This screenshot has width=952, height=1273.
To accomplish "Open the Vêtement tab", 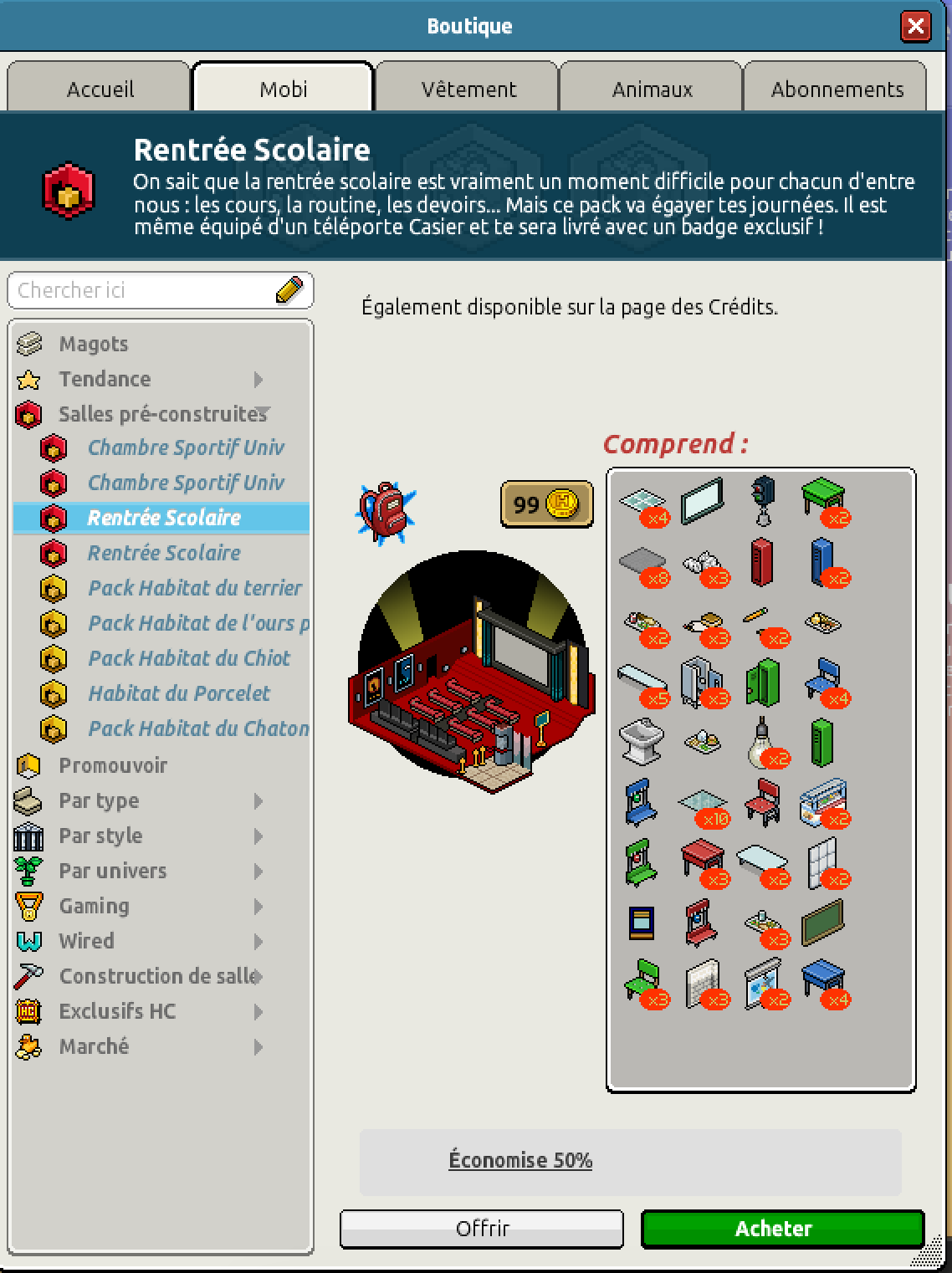I will (x=468, y=89).
